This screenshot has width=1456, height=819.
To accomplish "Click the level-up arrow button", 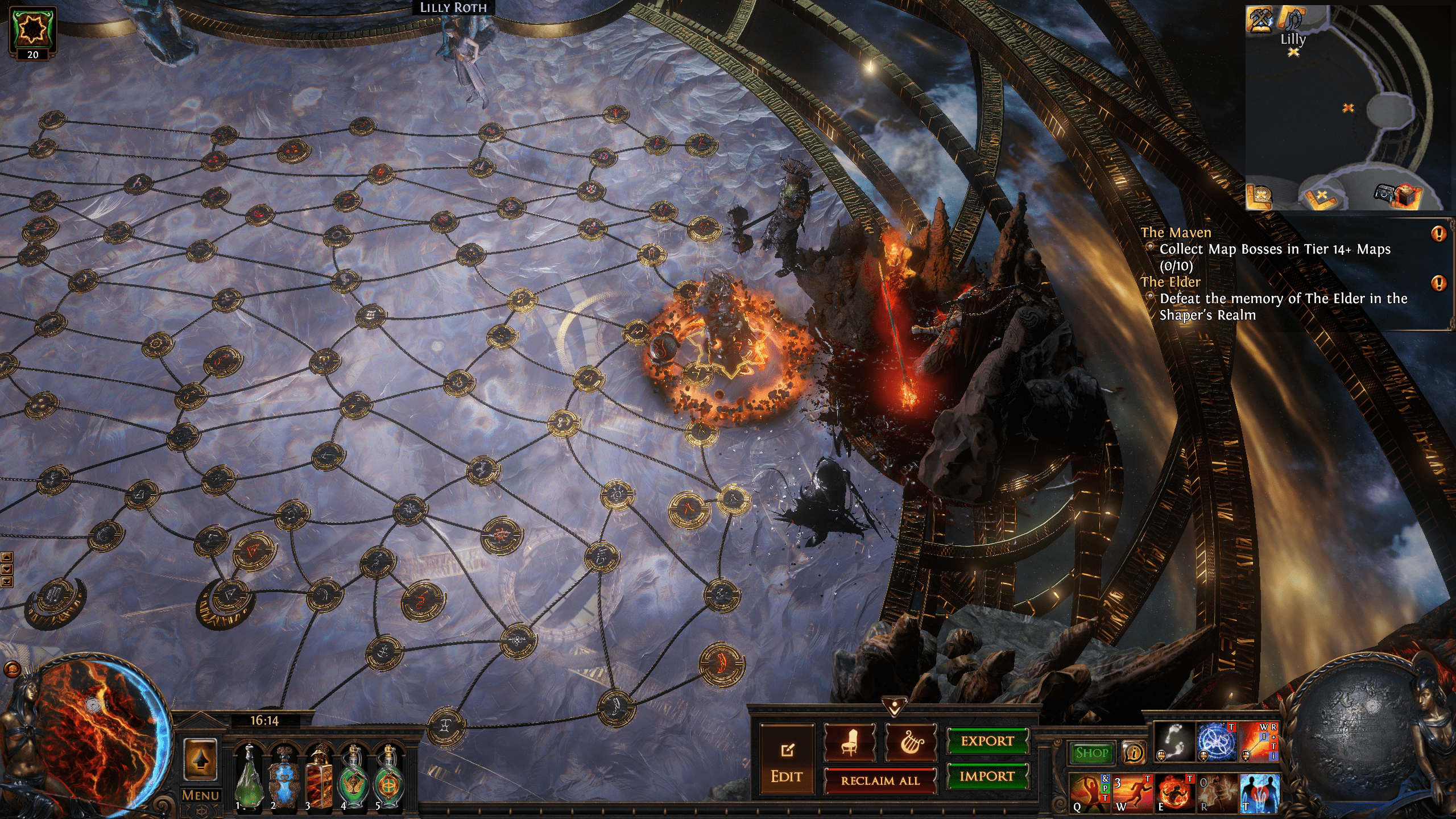I will [x=200, y=760].
